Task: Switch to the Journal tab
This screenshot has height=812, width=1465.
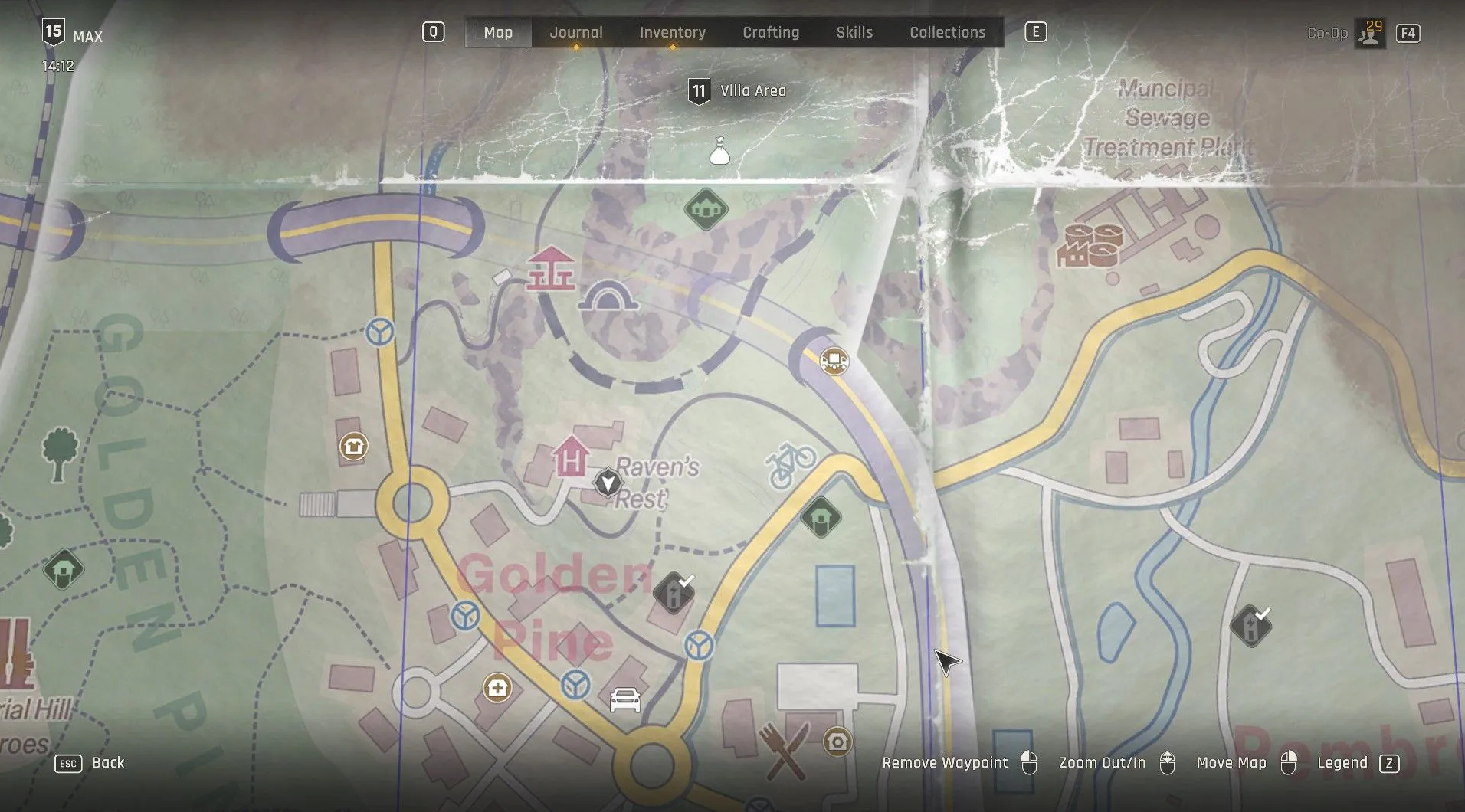Action: pyautogui.click(x=575, y=32)
